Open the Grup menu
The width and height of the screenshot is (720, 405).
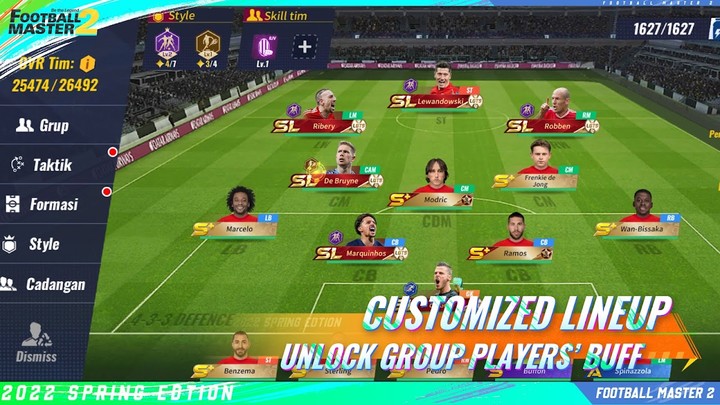[x=50, y=126]
